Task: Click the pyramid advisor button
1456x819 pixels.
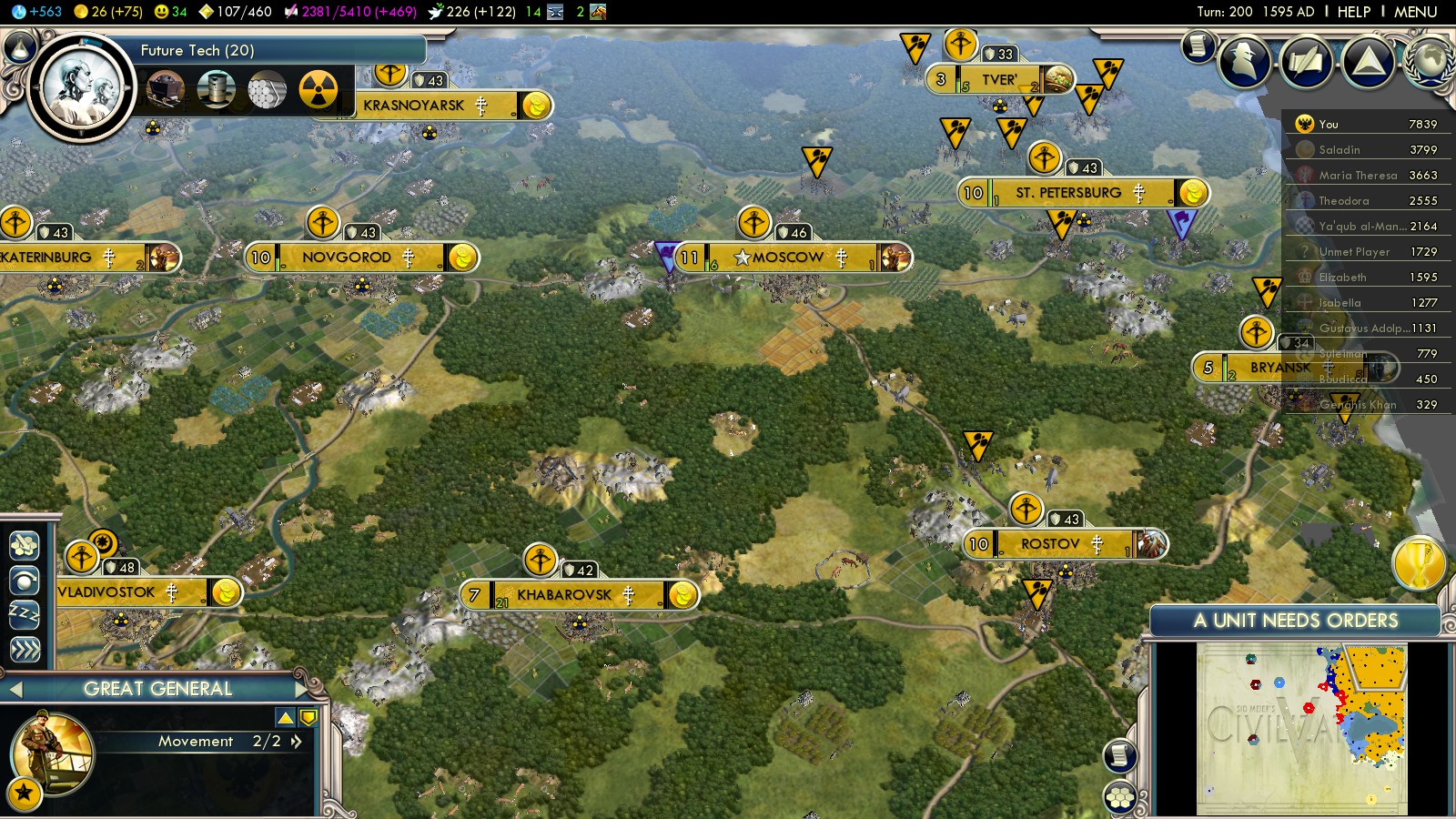Action: pyautogui.click(x=1369, y=62)
